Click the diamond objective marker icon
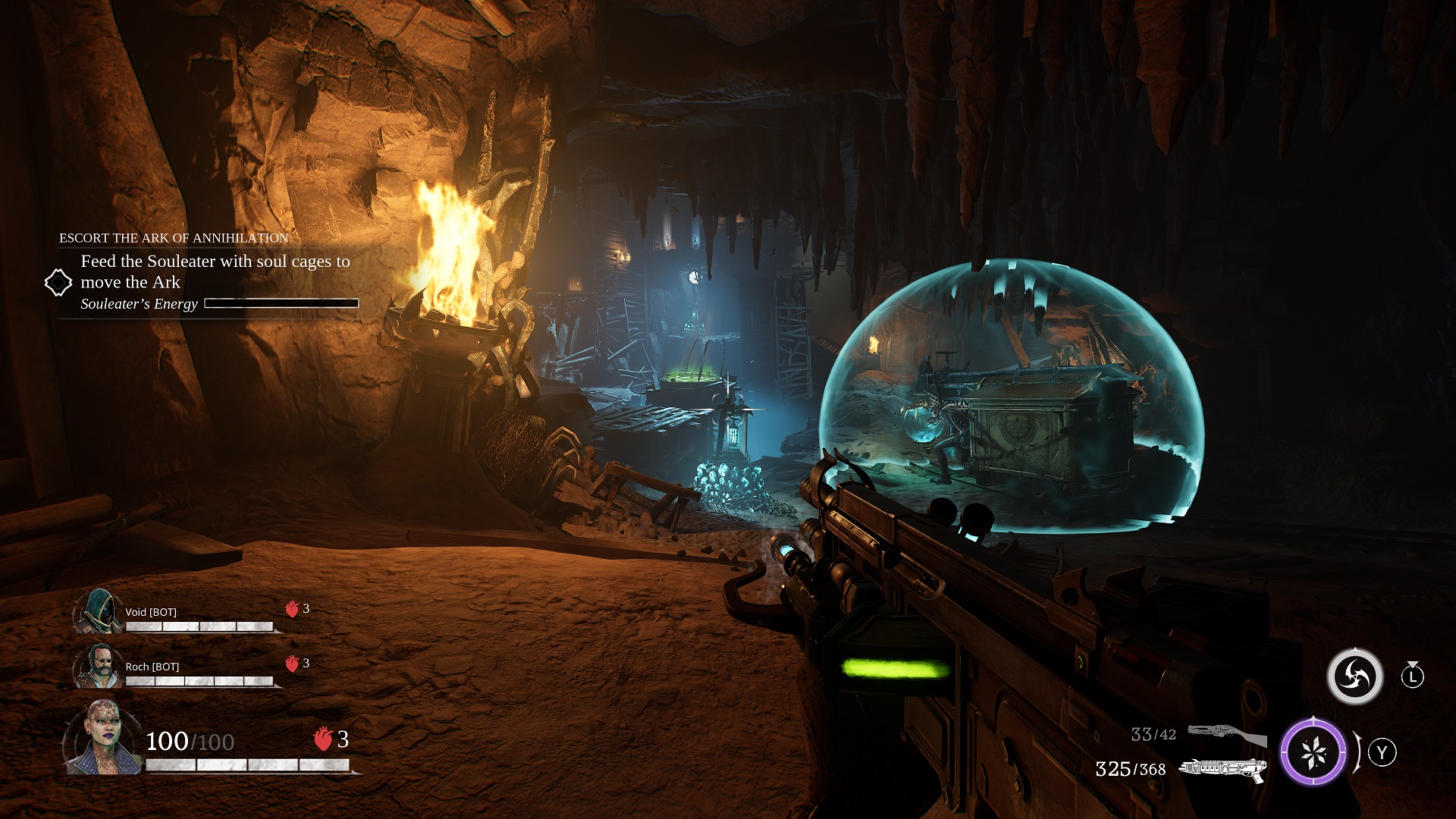 point(58,283)
